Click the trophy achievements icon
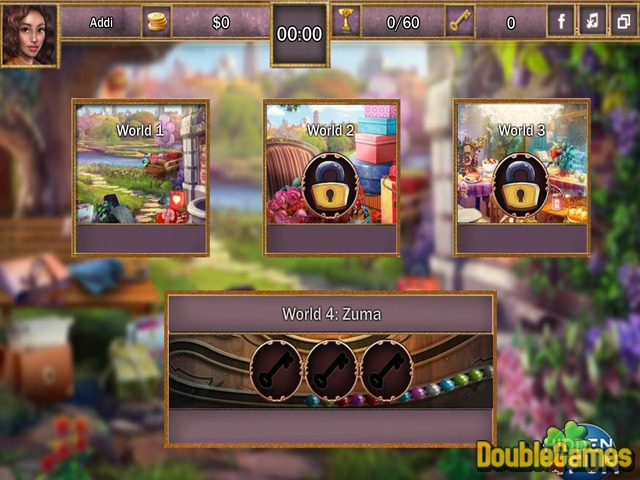Viewport: 640px width, 480px height. pos(348,22)
